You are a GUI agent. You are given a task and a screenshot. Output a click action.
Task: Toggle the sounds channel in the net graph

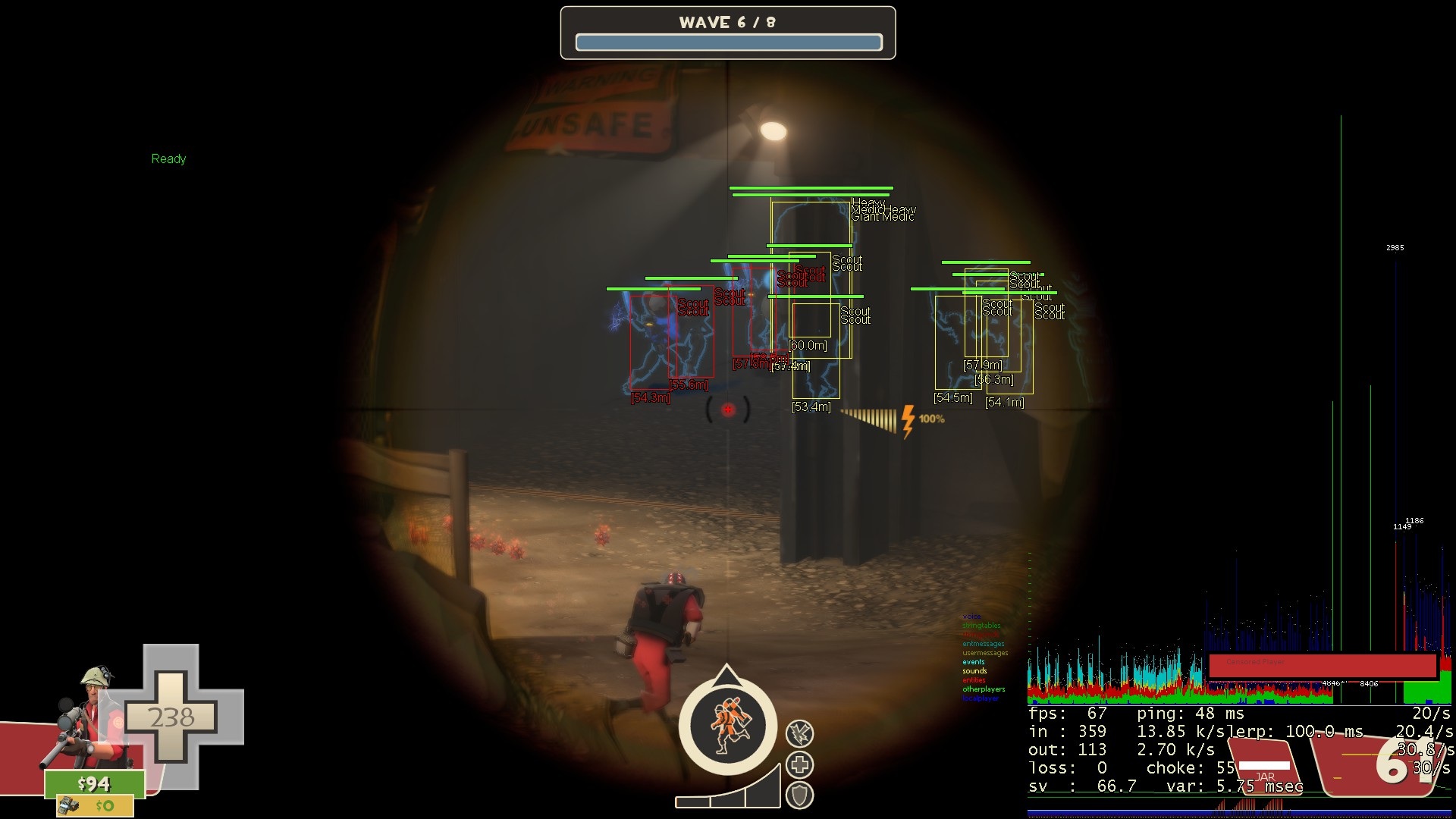pos(974,670)
